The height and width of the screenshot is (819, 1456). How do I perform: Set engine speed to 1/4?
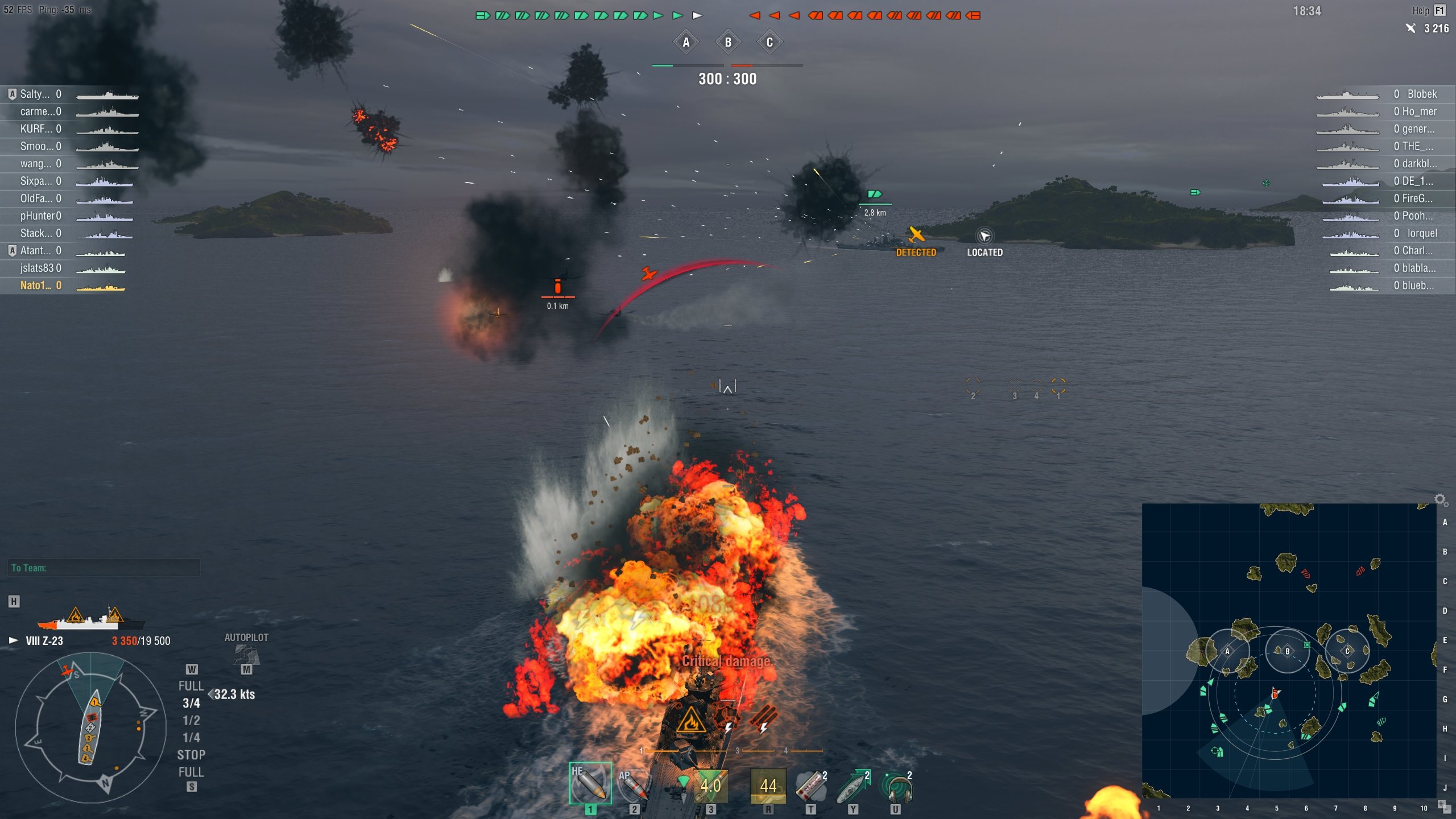pyautogui.click(x=191, y=738)
